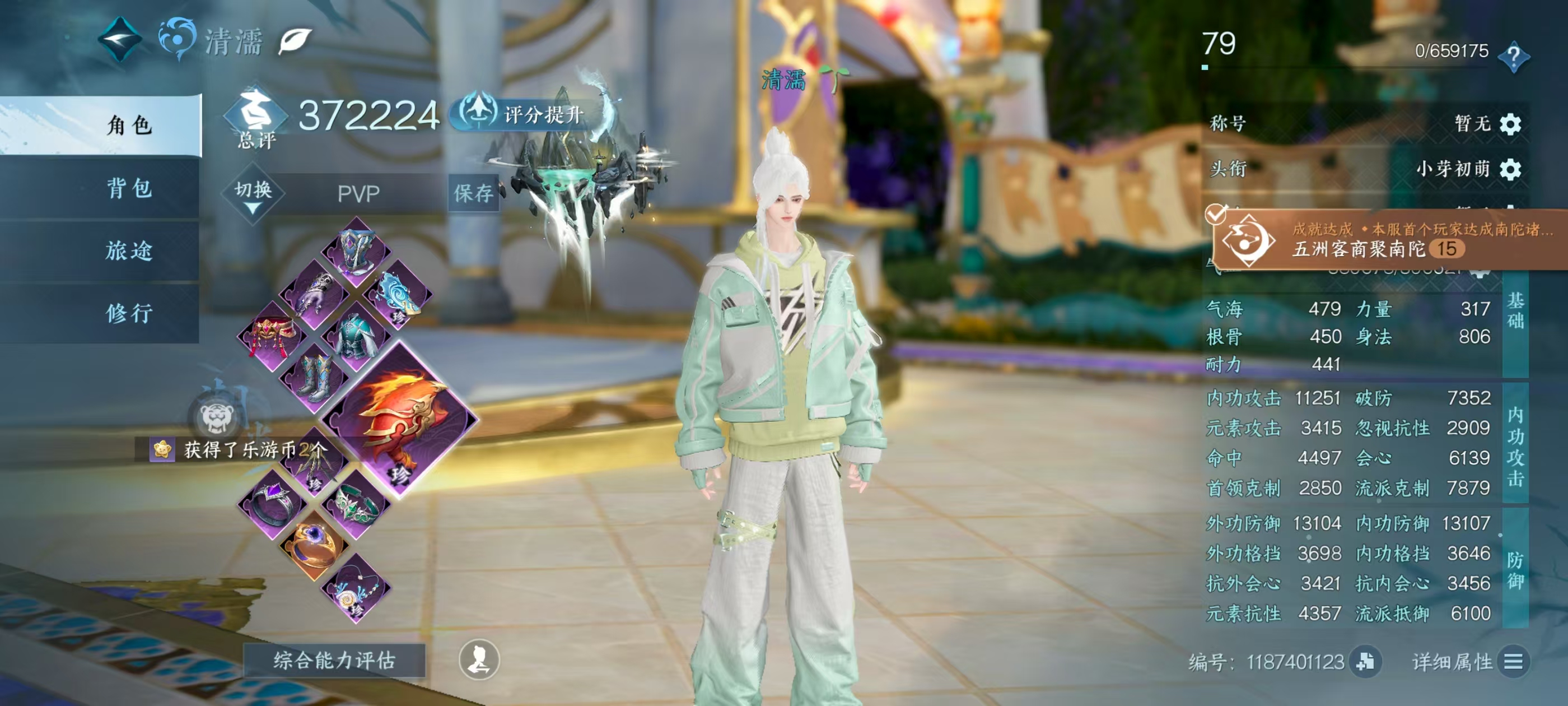The image size is (1568, 706).
Task: Save the PVP loadout with 保存
Action: tap(473, 194)
